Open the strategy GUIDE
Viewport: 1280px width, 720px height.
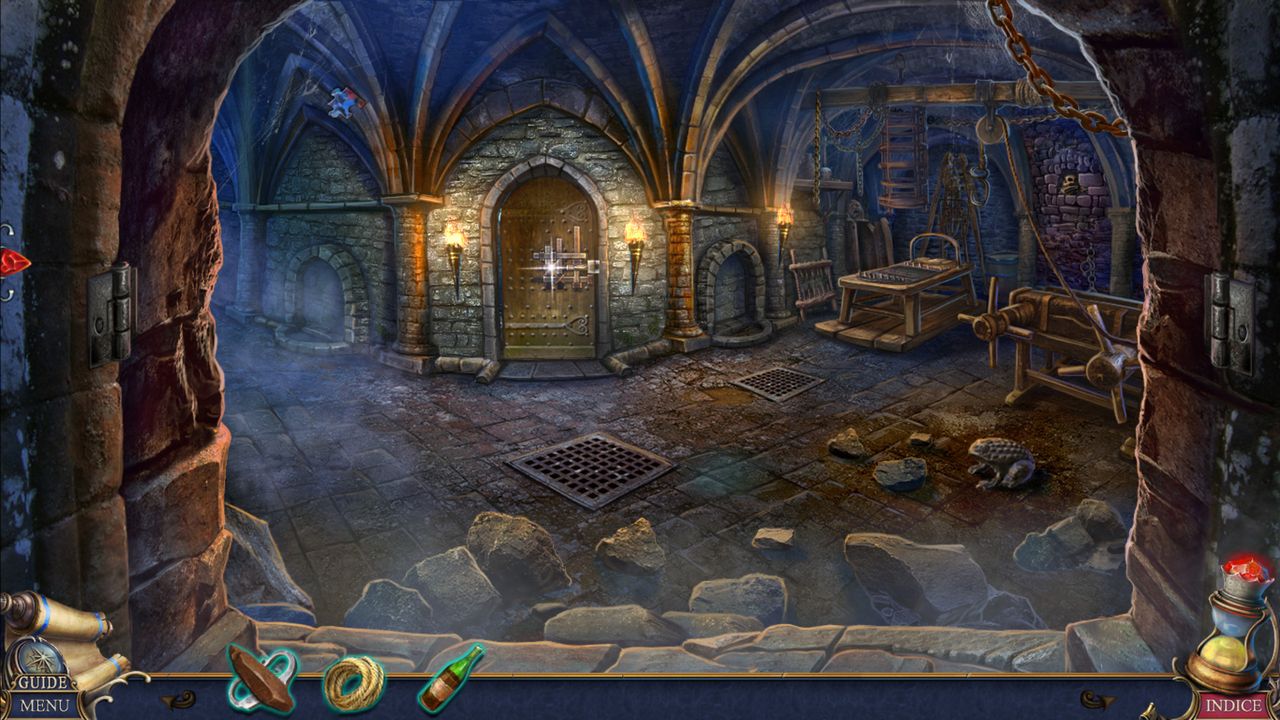click(x=42, y=683)
